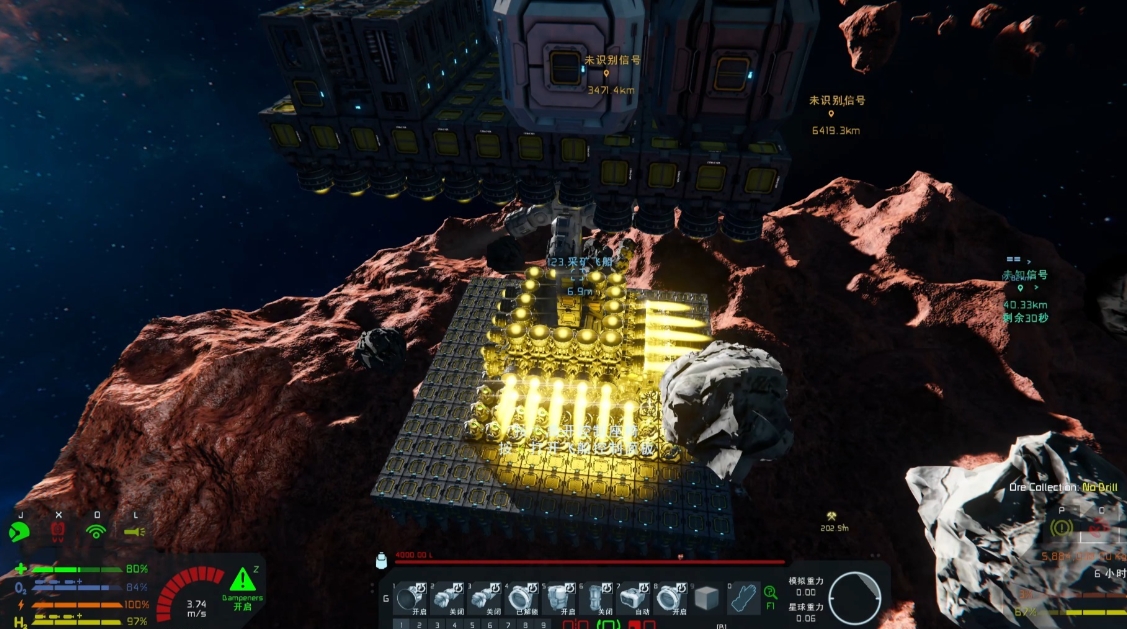This screenshot has width=1127, height=629.
Task: Toggle the Dampeners warning triangle icon
Action: (x=241, y=580)
